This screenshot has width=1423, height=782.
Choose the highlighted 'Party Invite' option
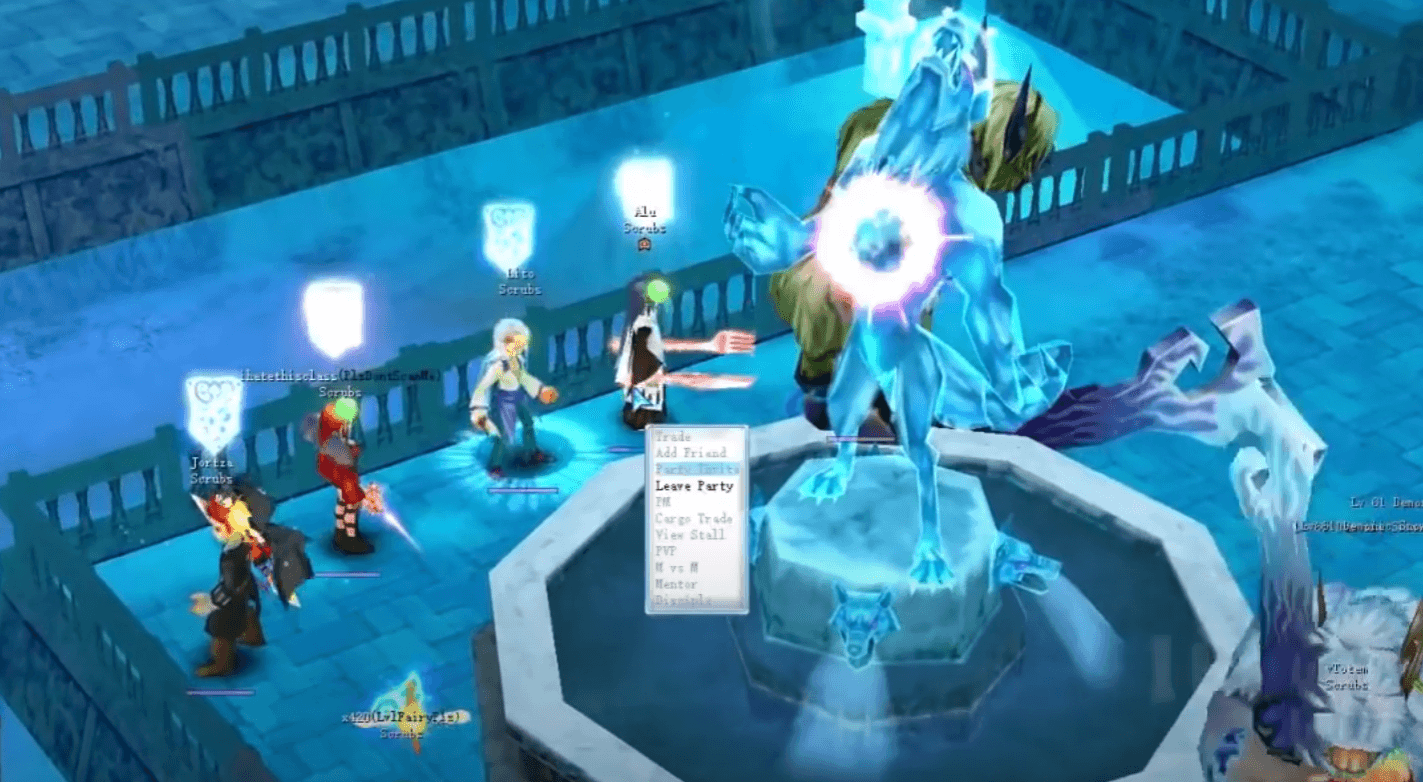694,469
